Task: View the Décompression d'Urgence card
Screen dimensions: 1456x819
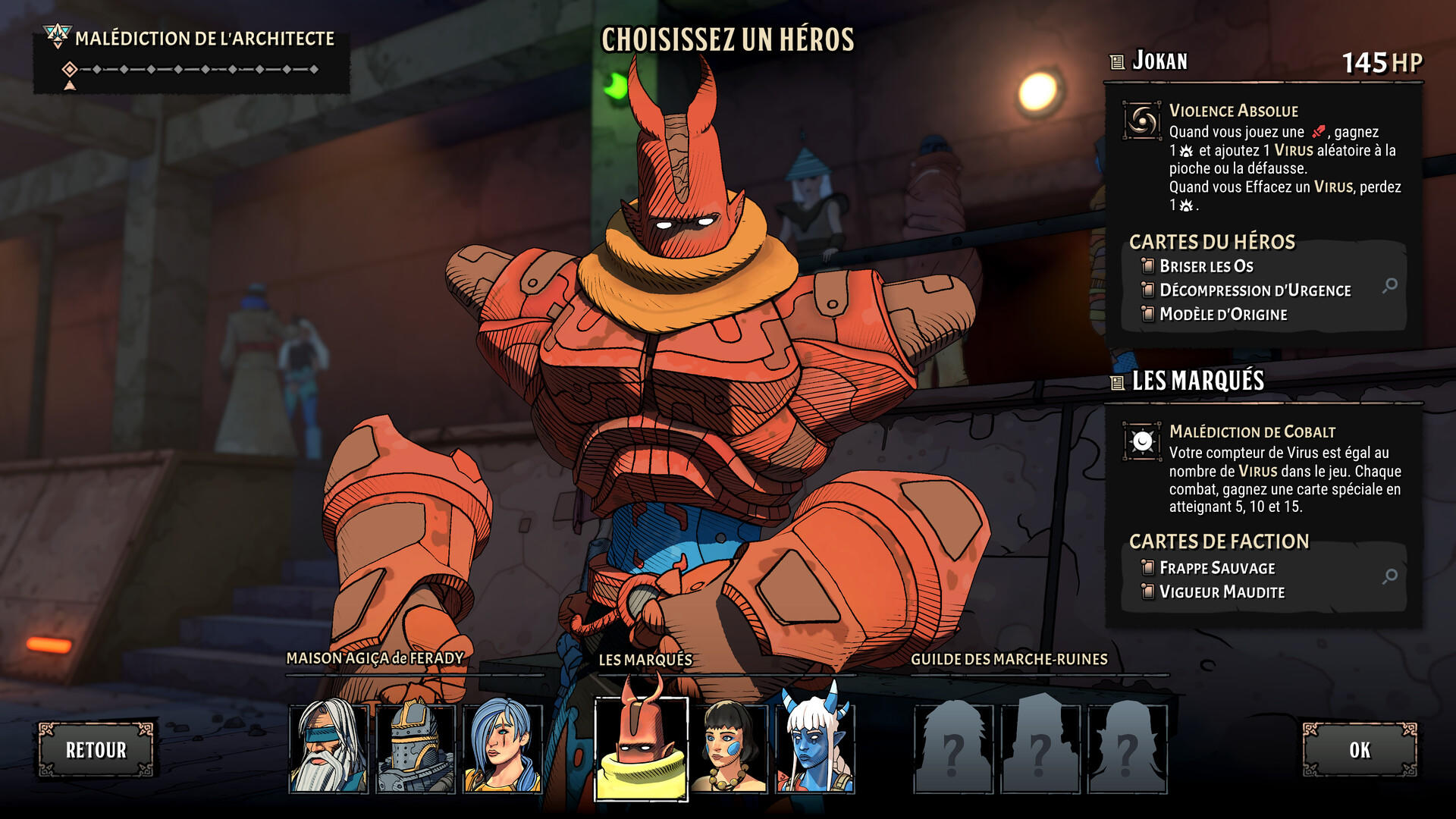Action: pos(1254,290)
